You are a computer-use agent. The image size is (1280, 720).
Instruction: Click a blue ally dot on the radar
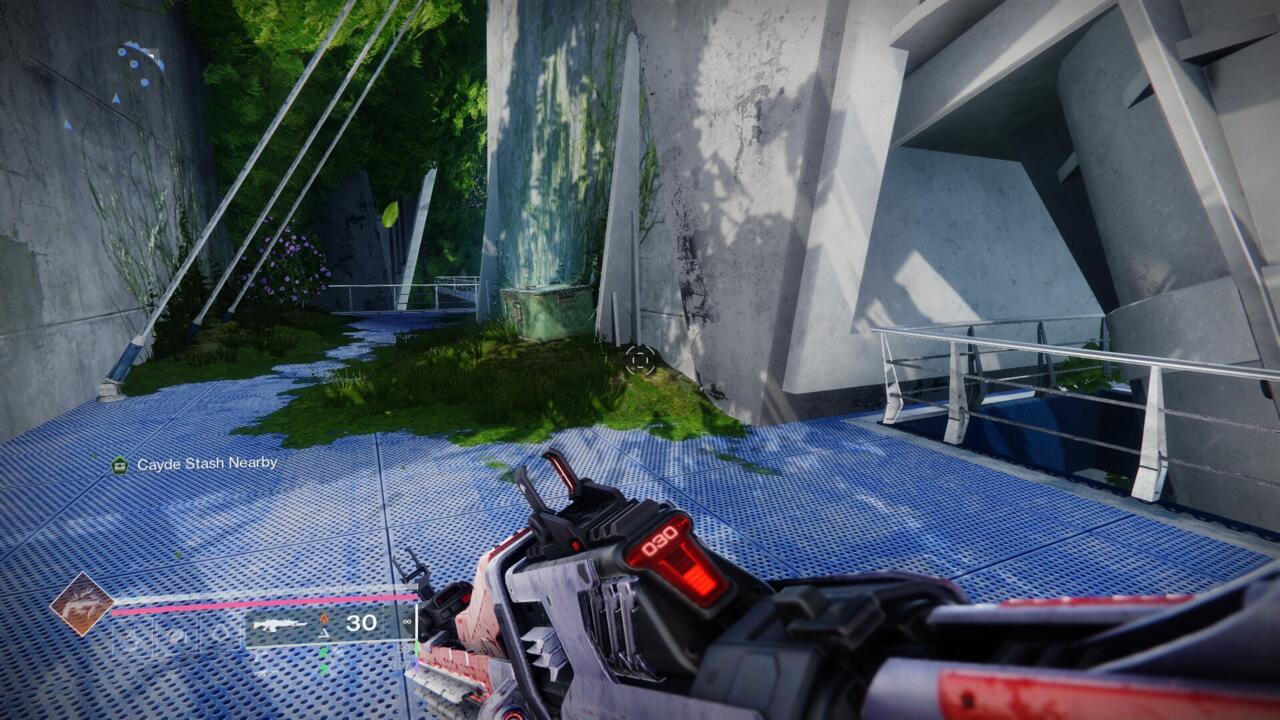[x=134, y=64]
